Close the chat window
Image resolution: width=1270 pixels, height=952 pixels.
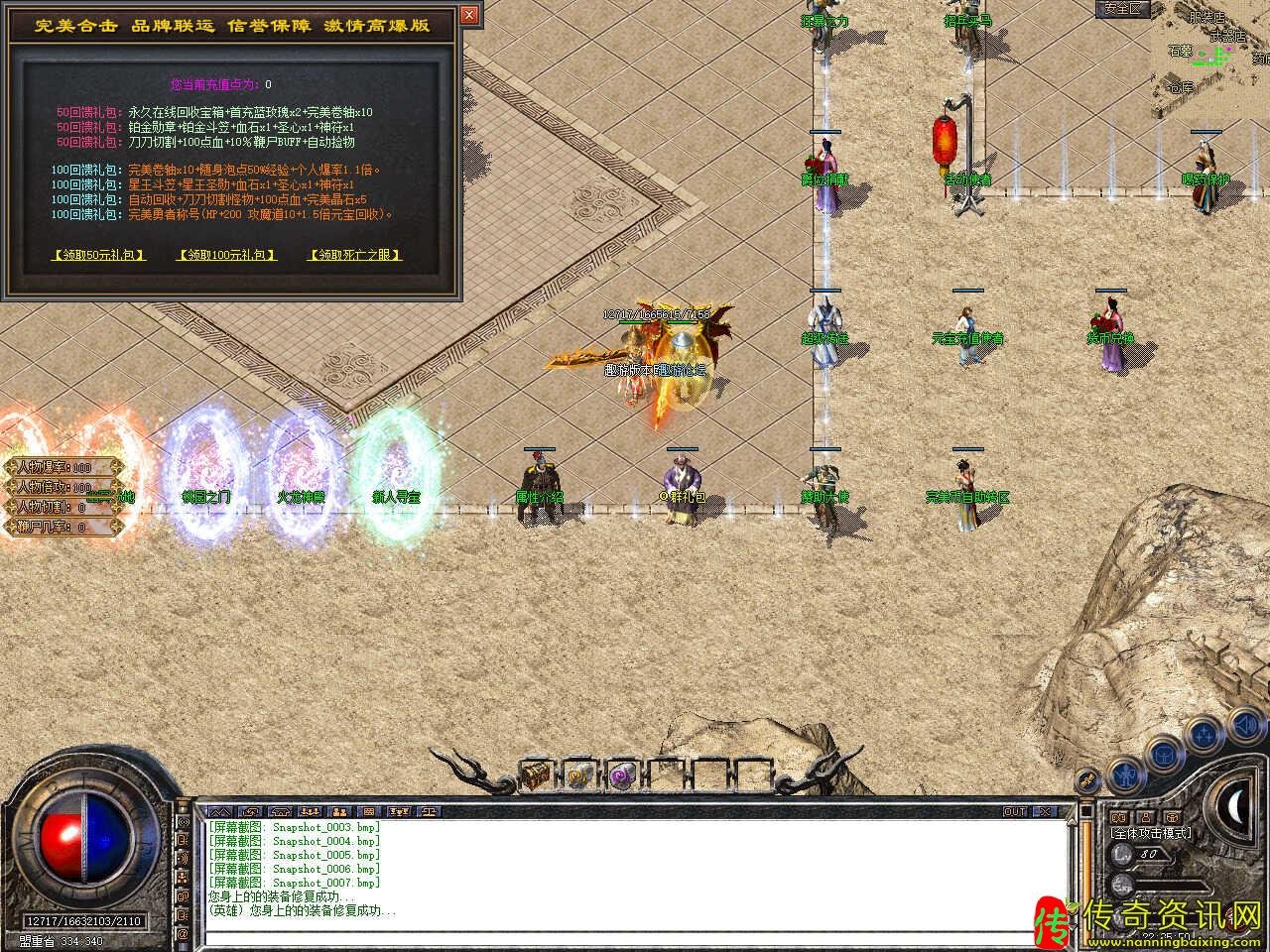[1046, 811]
